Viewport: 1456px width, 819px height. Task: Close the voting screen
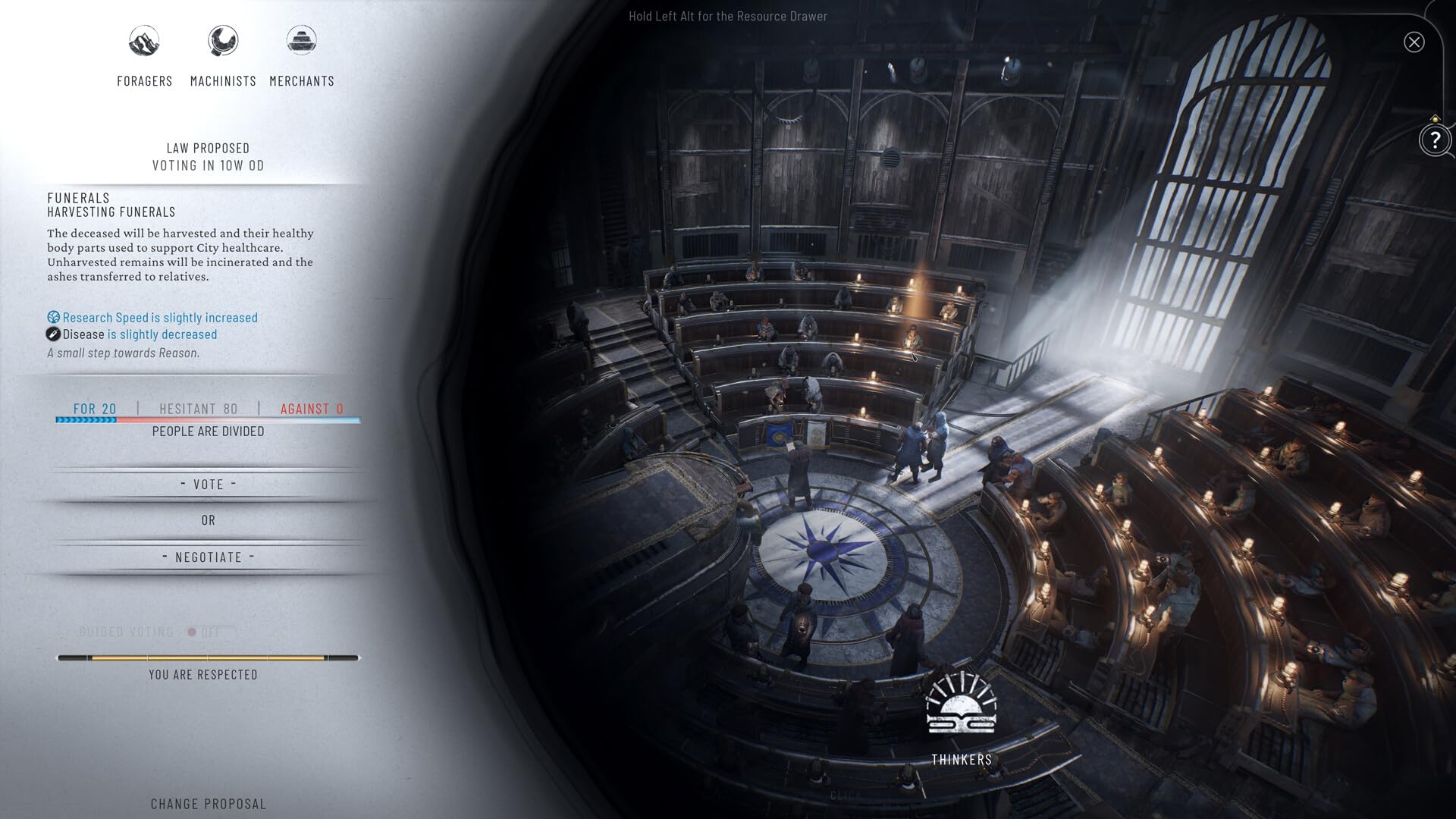click(x=1414, y=42)
